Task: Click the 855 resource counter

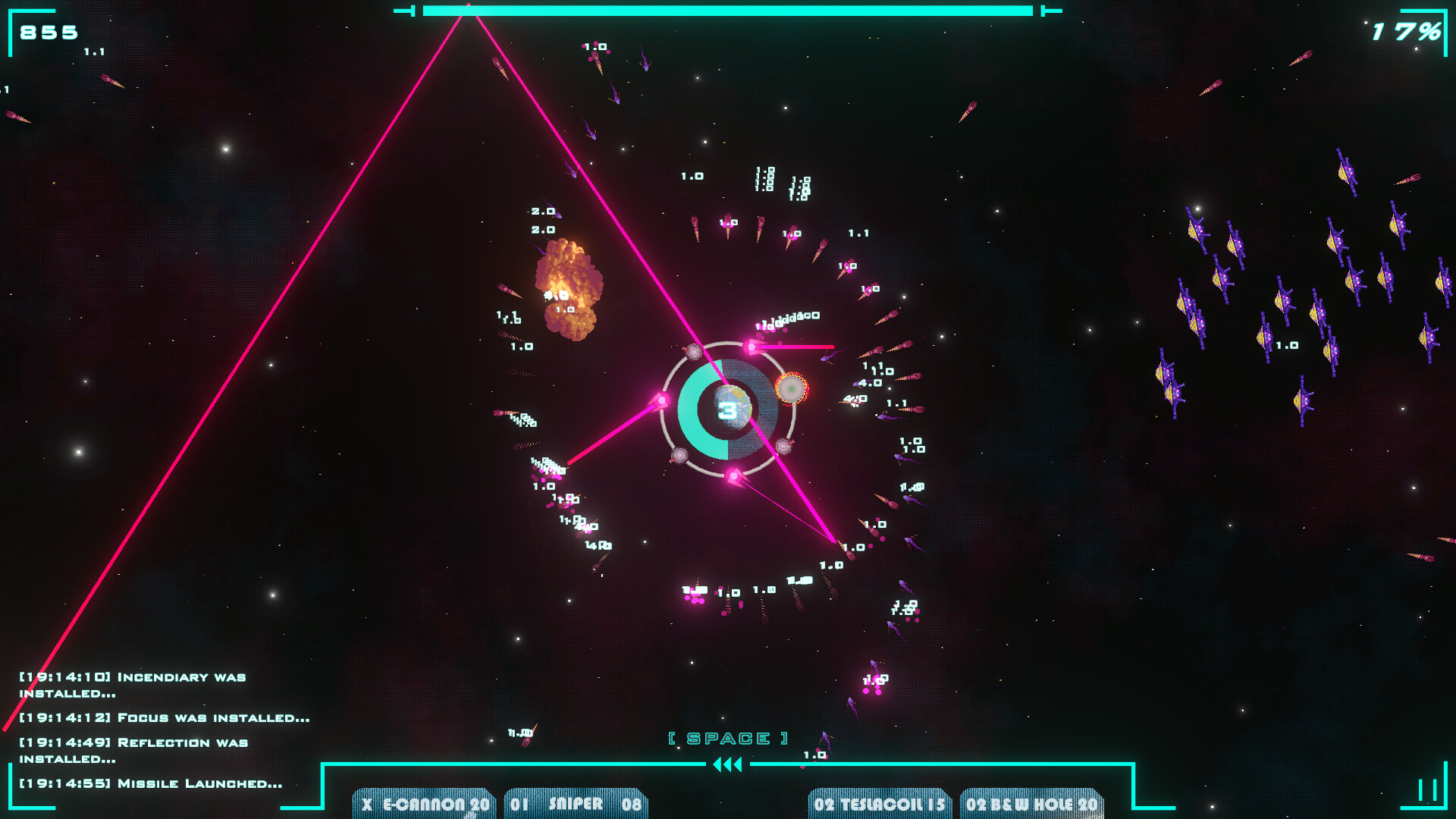Action: [47, 32]
